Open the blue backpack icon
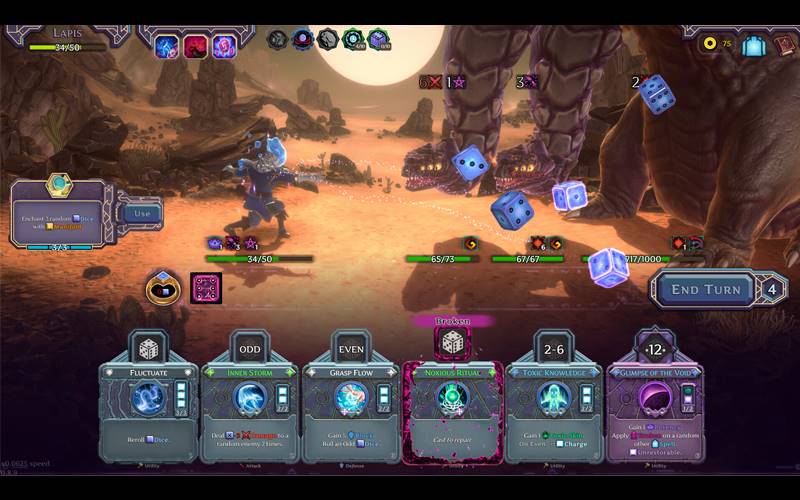The height and width of the screenshot is (500, 800). coord(753,45)
